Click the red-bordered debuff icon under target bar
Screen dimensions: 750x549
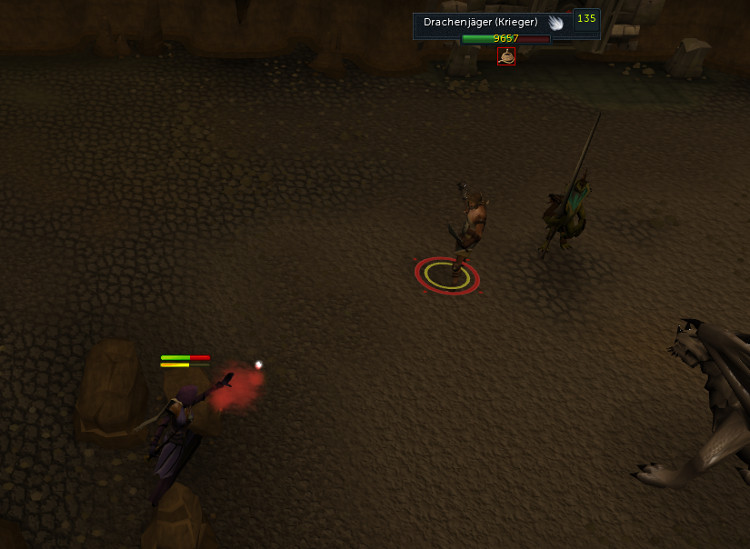point(507,57)
